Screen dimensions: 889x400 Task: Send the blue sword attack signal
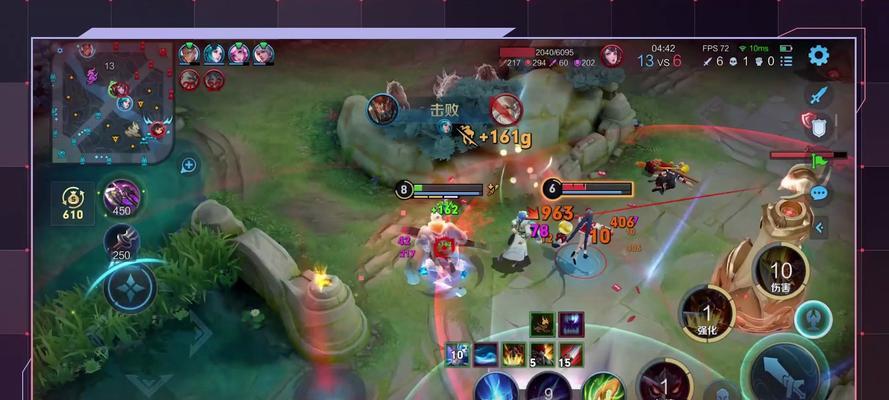coord(819,95)
